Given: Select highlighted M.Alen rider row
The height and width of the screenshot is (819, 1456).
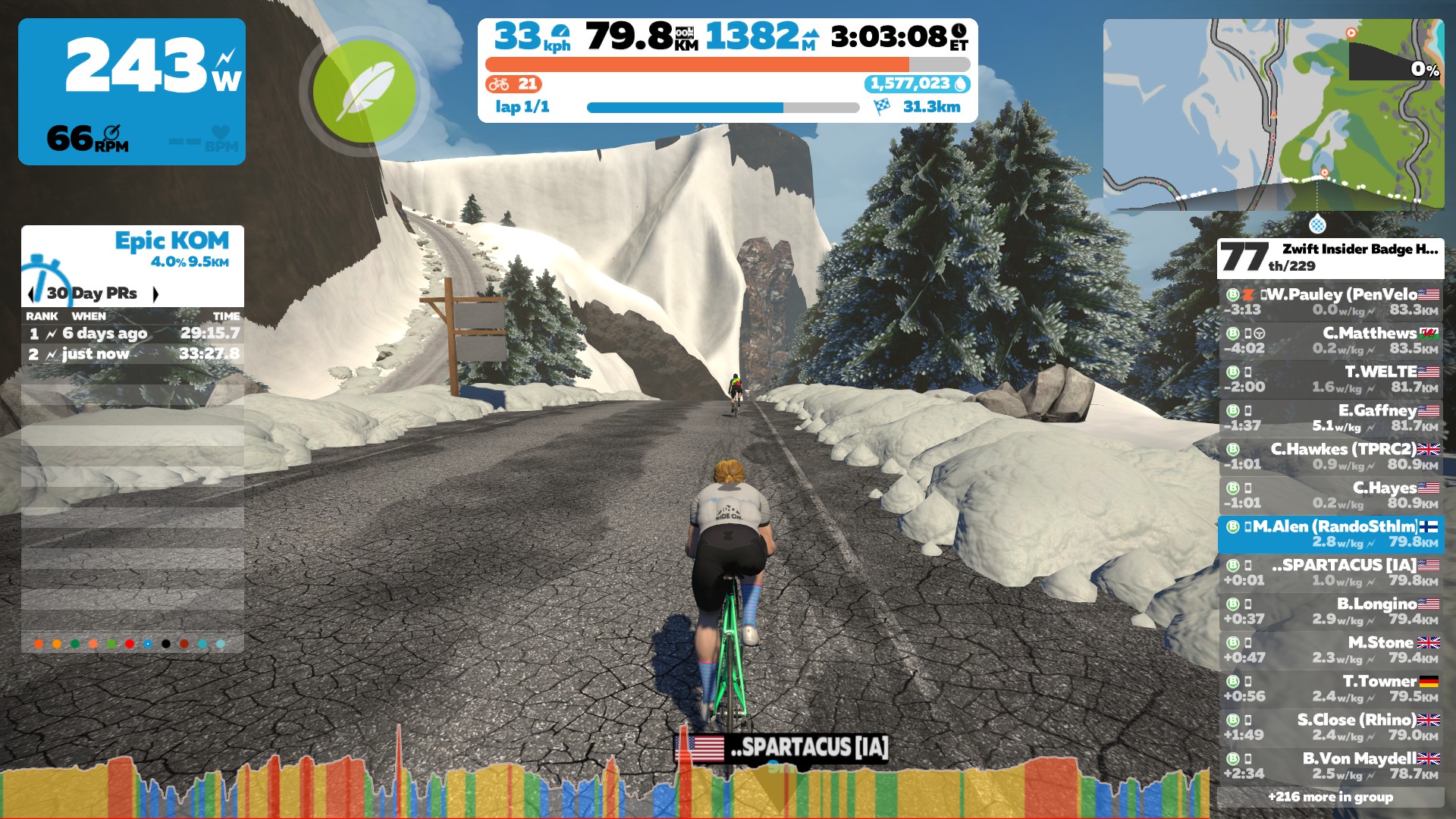Looking at the screenshot, I should (x=1331, y=534).
